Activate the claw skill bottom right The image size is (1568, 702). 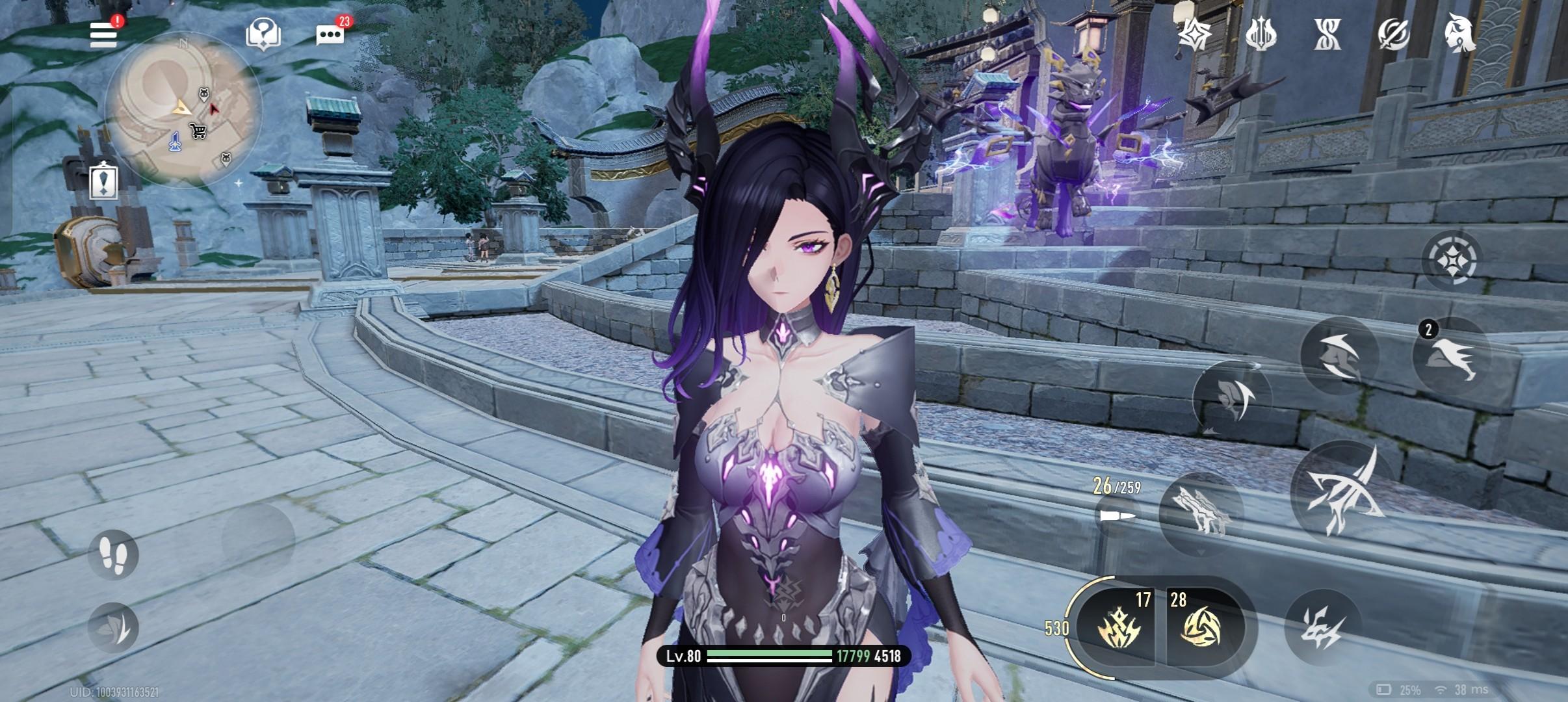pyautogui.click(x=1322, y=627)
